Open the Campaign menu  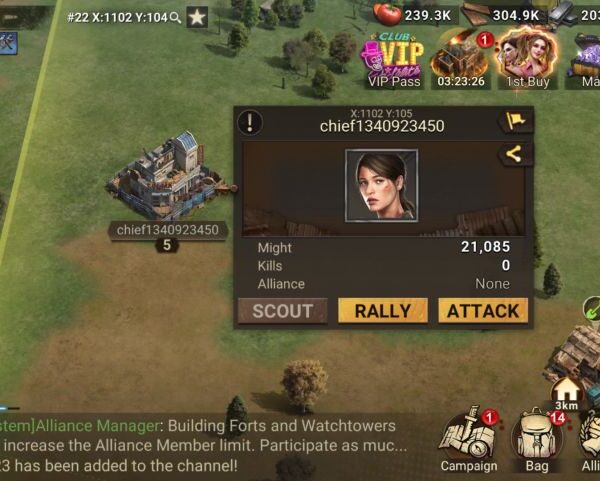tap(469, 440)
